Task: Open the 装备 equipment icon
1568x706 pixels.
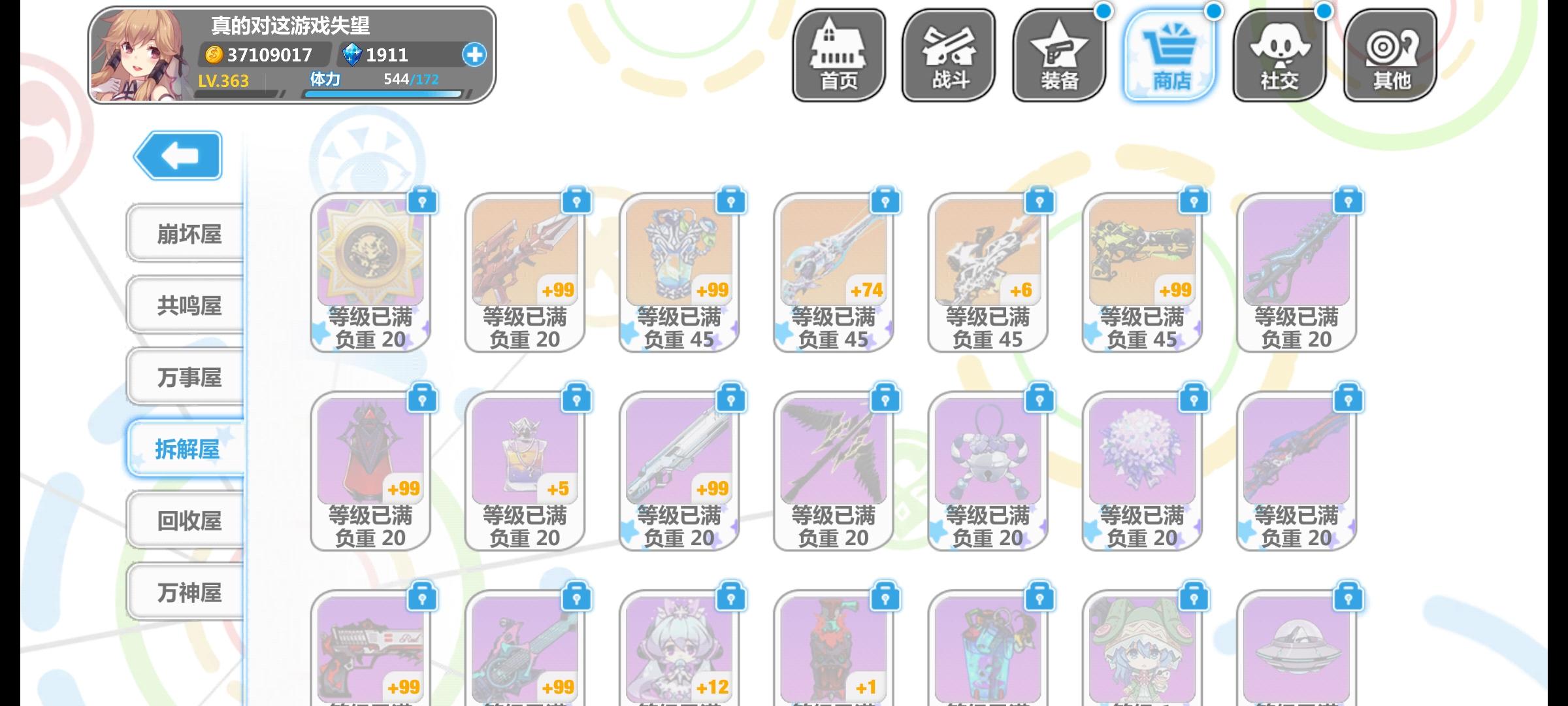Action: point(1058,54)
